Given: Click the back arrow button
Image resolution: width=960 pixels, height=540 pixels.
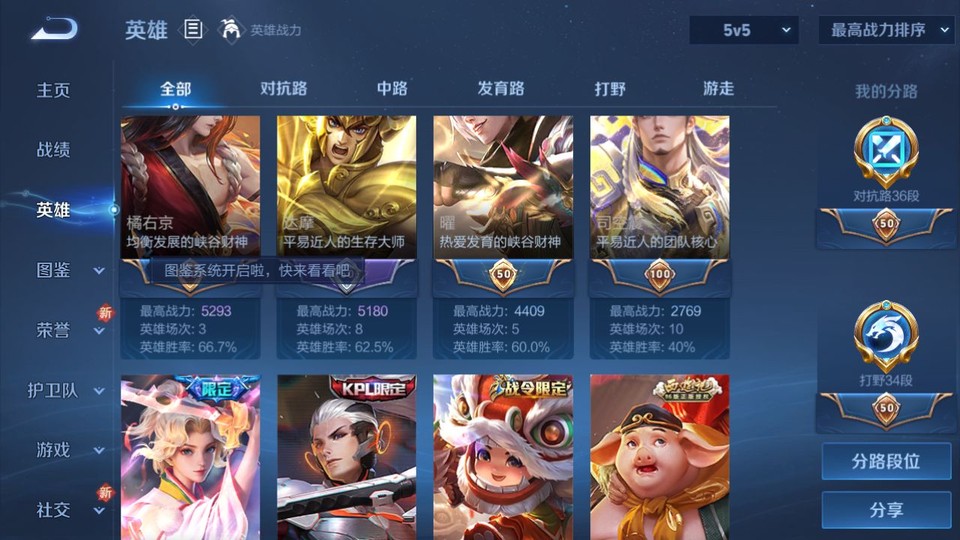Looking at the screenshot, I should [x=54, y=30].
